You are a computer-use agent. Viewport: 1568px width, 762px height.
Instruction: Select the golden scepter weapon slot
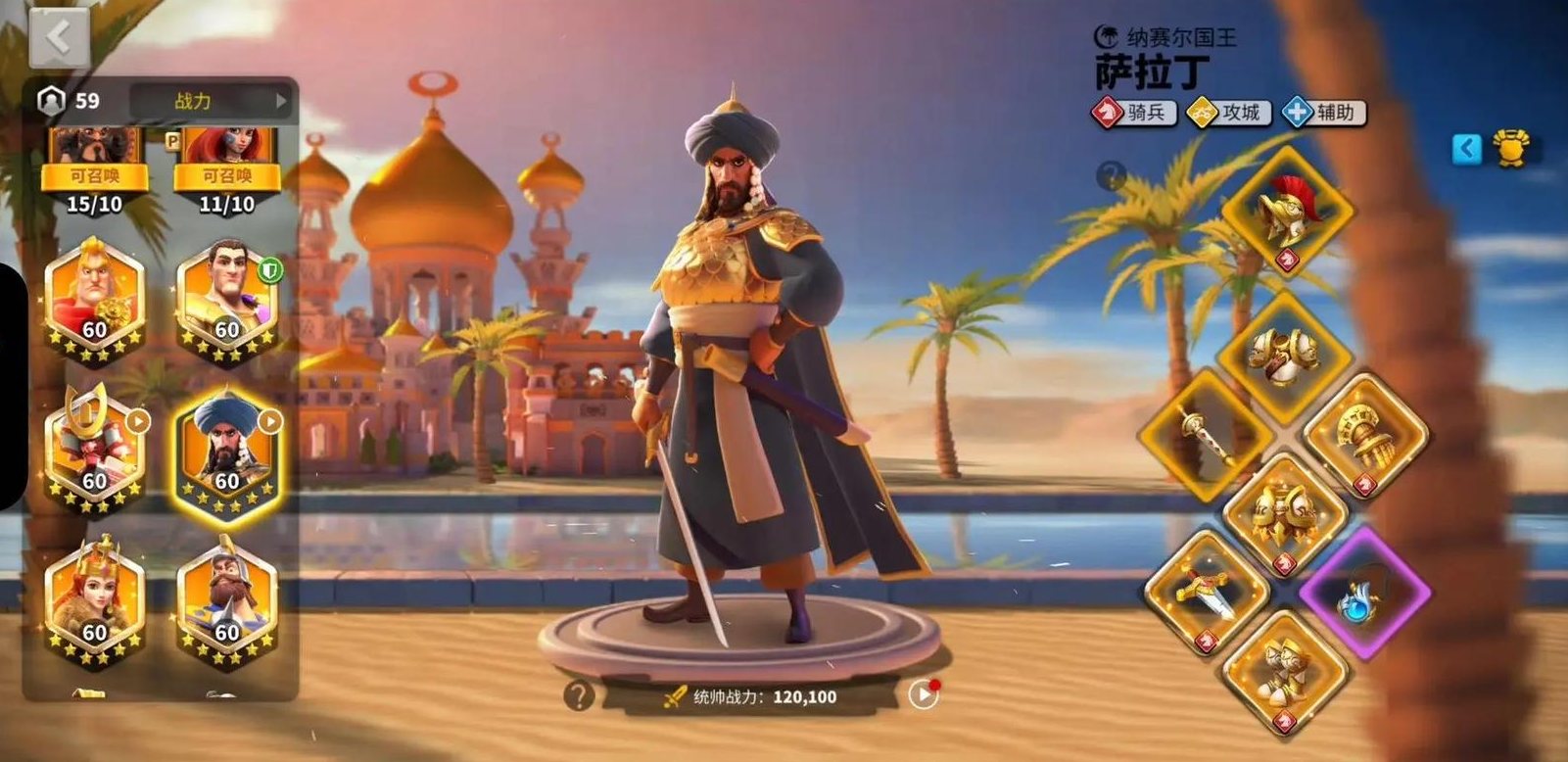(x=1208, y=434)
